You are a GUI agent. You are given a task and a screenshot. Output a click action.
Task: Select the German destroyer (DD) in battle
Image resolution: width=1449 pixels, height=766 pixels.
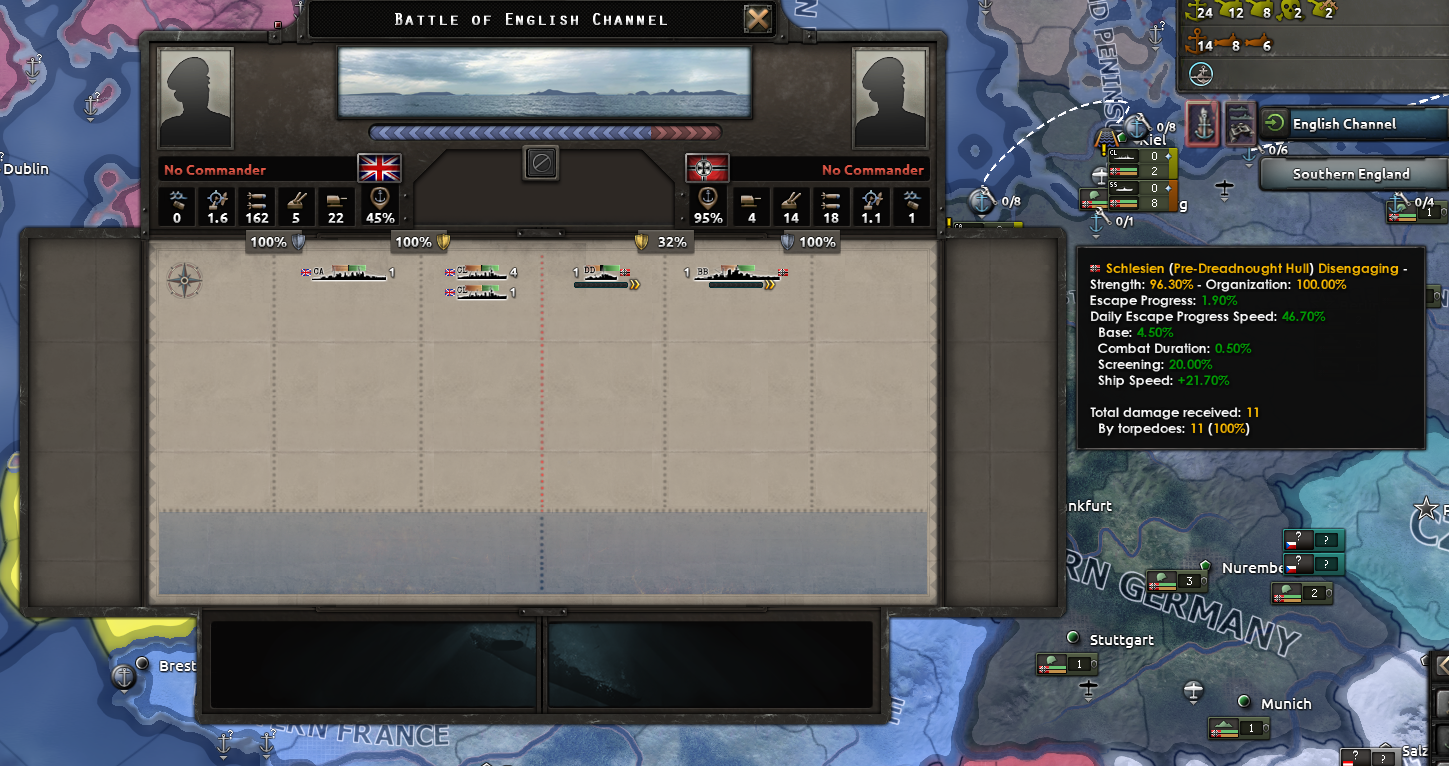605,273
